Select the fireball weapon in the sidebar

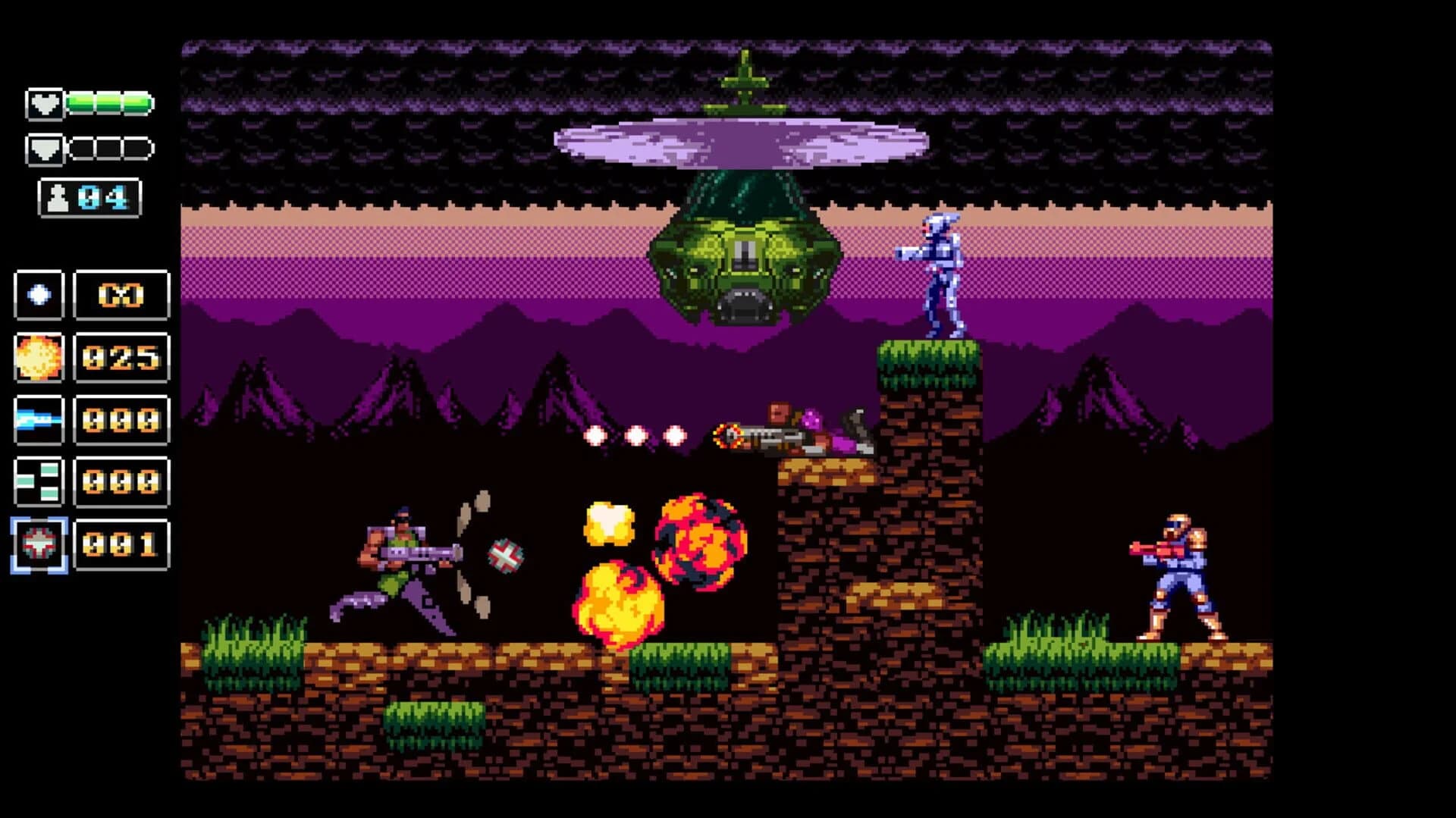(x=39, y=359)
